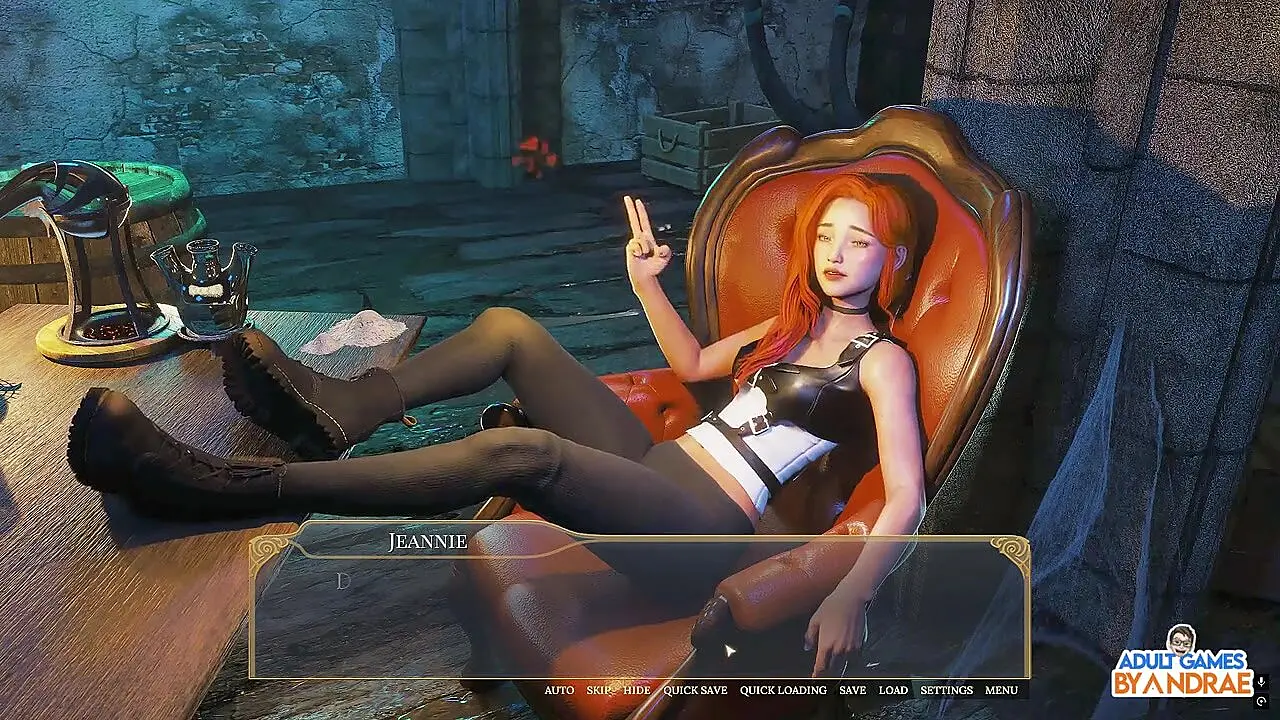Viewport: 1280px width, 720px height.
Task: Open the Save screen
Action: (852, 690)
